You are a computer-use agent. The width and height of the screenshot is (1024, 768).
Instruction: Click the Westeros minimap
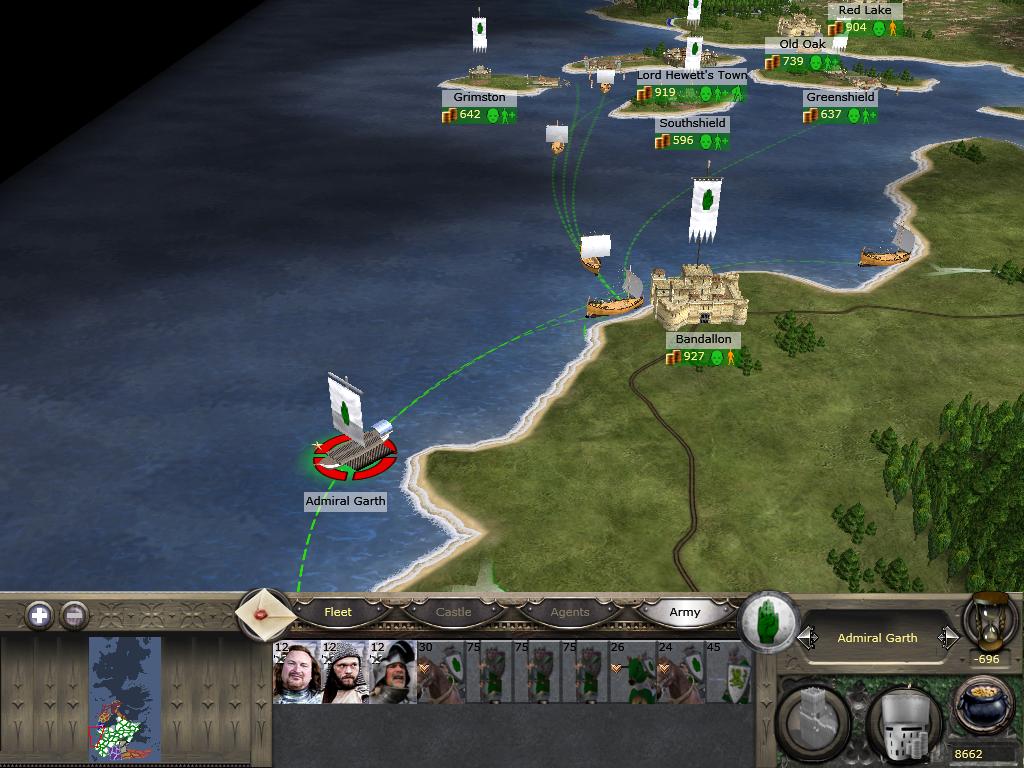[x=125, y=697]
